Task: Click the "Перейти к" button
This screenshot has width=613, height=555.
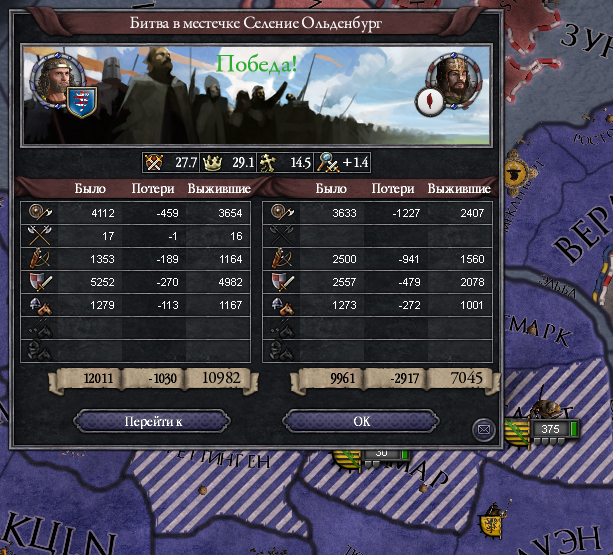Action: (x=152, y=422)
